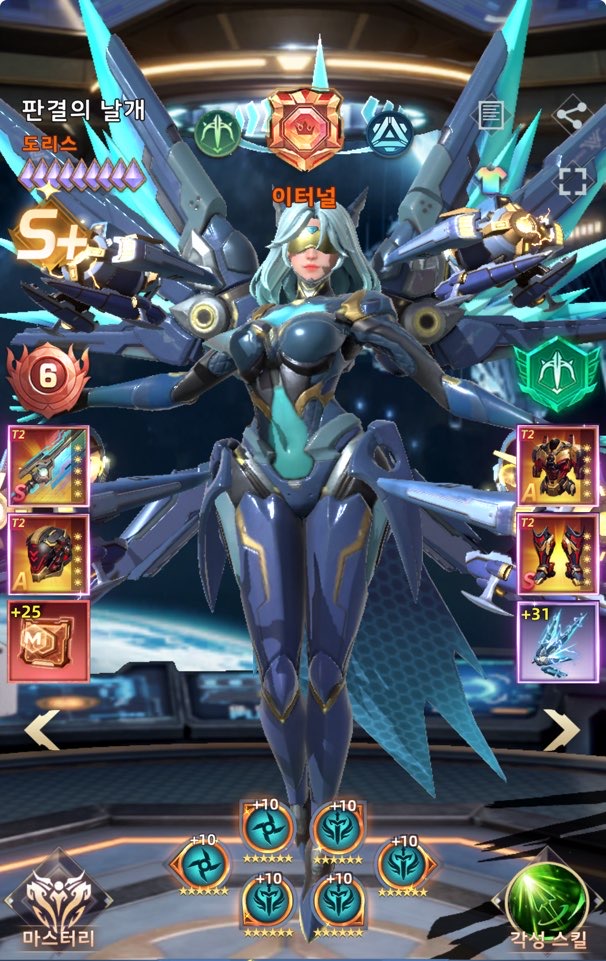This screenshot has height=961, width=606.
Task: Select the T2 red helmet slot
Action: [x=48, y=554]
